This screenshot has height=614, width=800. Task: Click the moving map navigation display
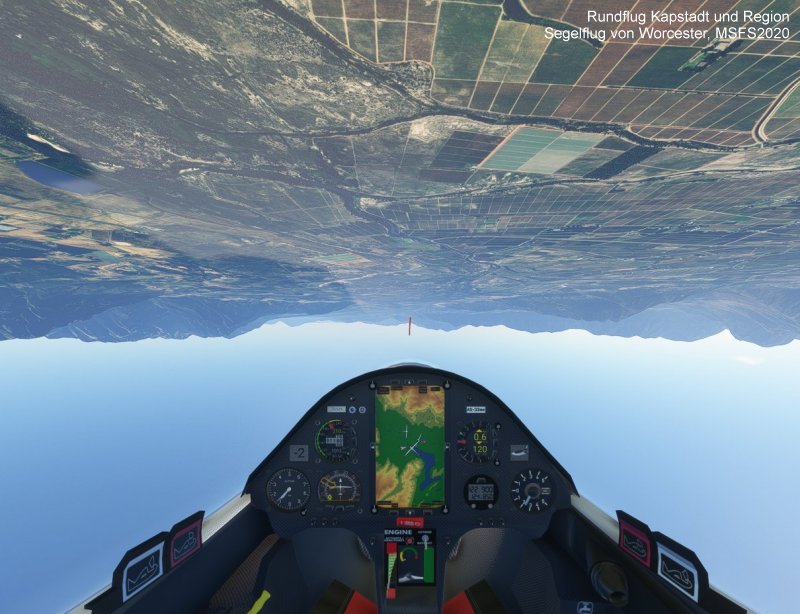pos(410,446)
